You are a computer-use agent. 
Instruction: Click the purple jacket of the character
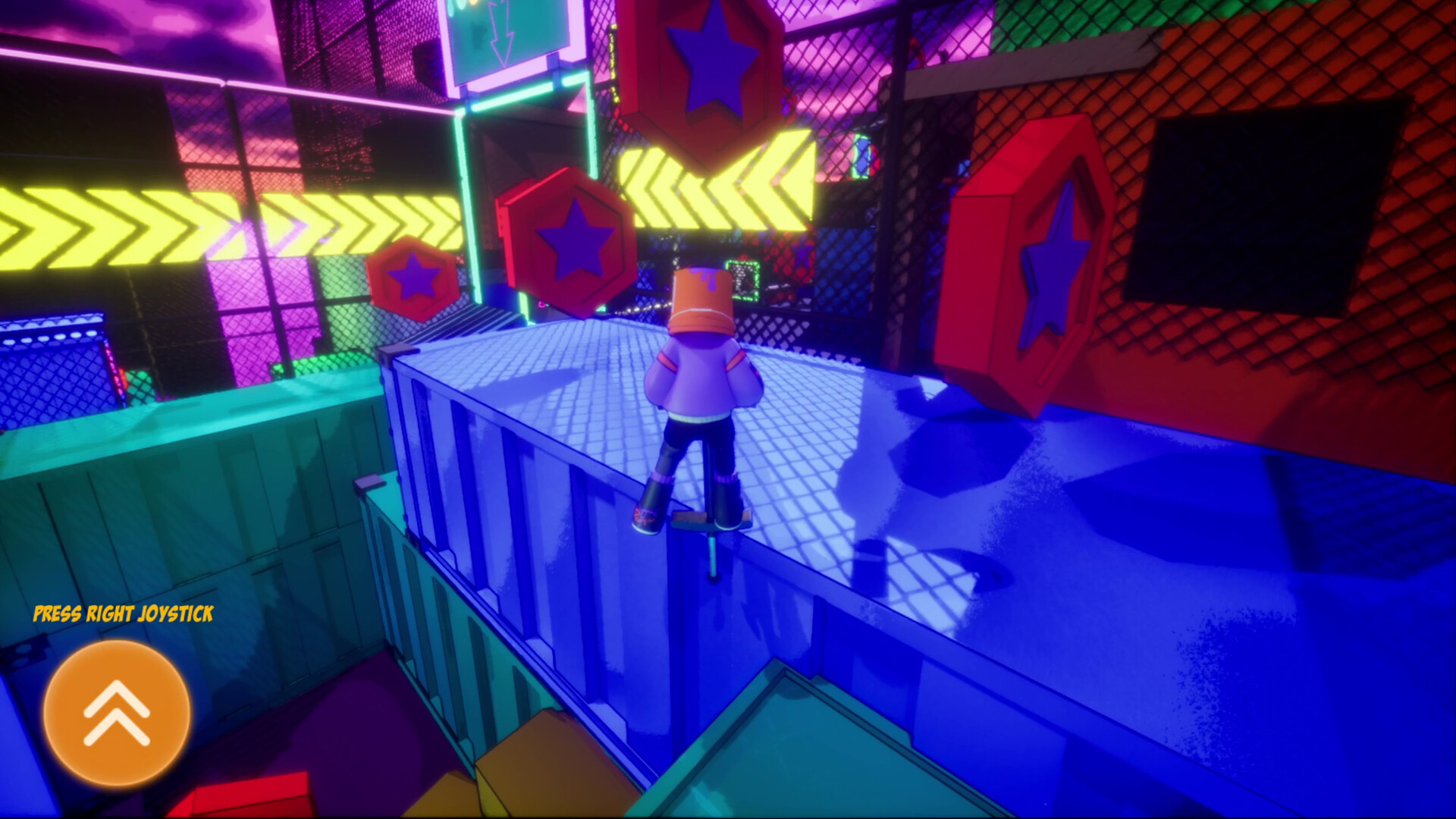[x=698, y=379]
